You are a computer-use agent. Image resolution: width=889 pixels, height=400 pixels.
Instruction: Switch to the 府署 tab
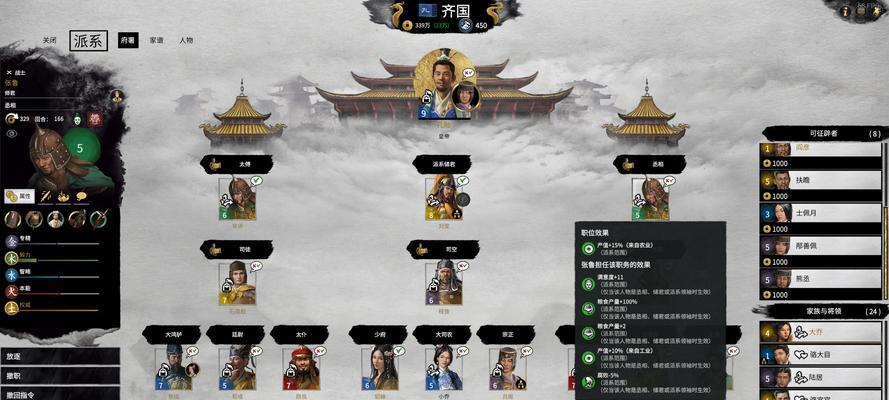pyautogui.click(x=128, y=40)
